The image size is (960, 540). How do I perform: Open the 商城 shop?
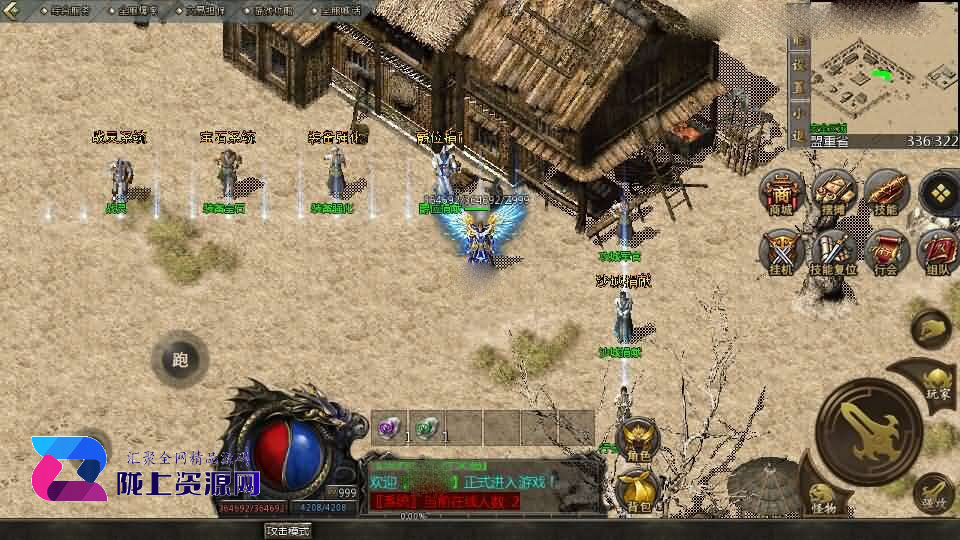pyautogui.click(x=781, y=190)
